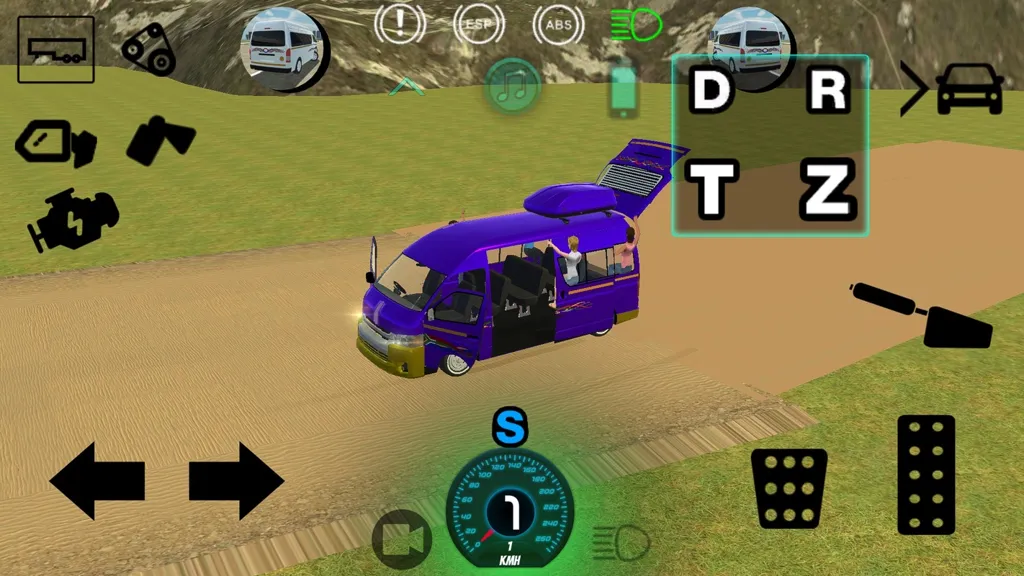Tap the left steering arrow

pyautogui.click(x=97, y=482)
